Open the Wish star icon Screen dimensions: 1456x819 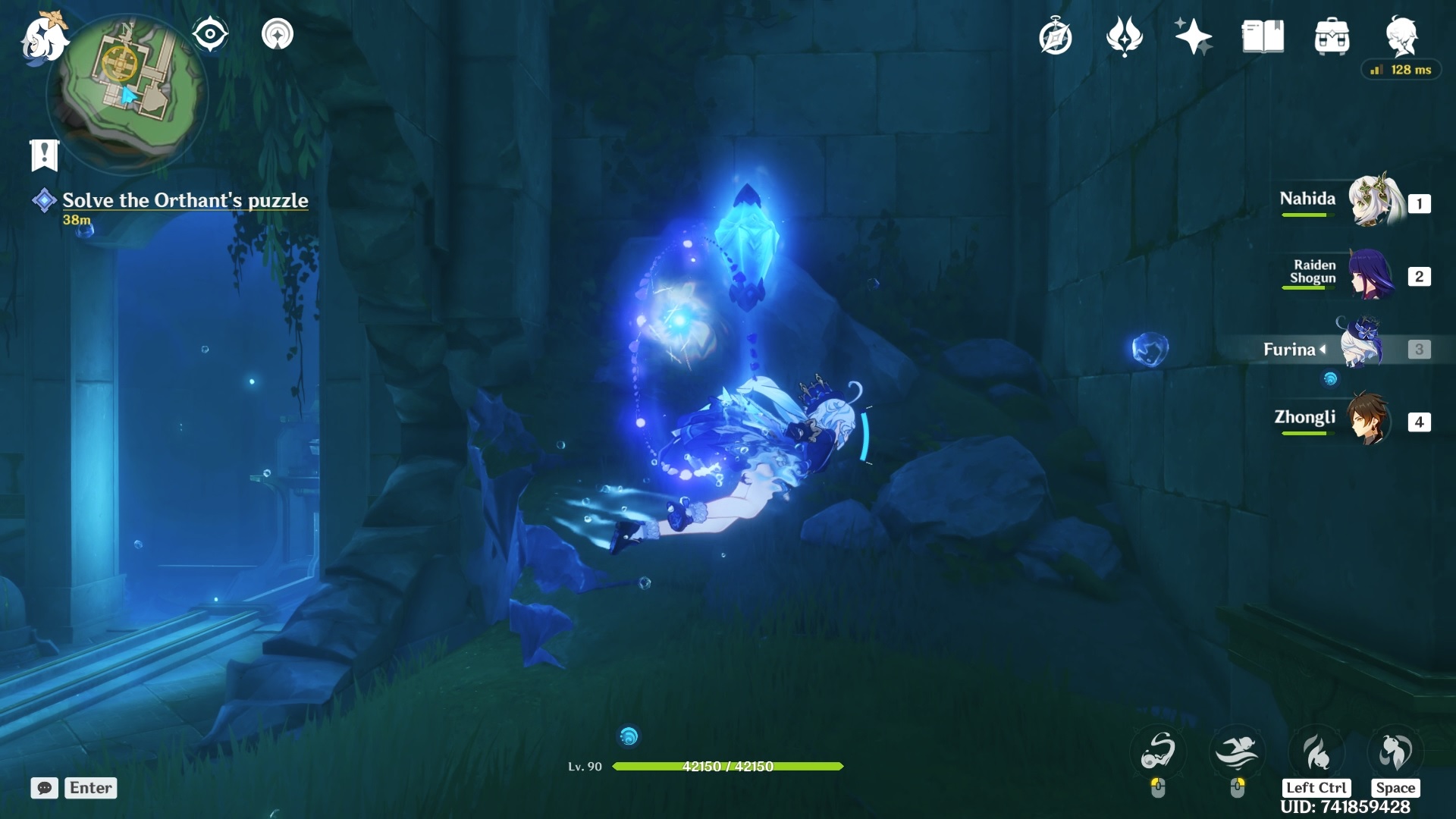tap(1193, 36)
